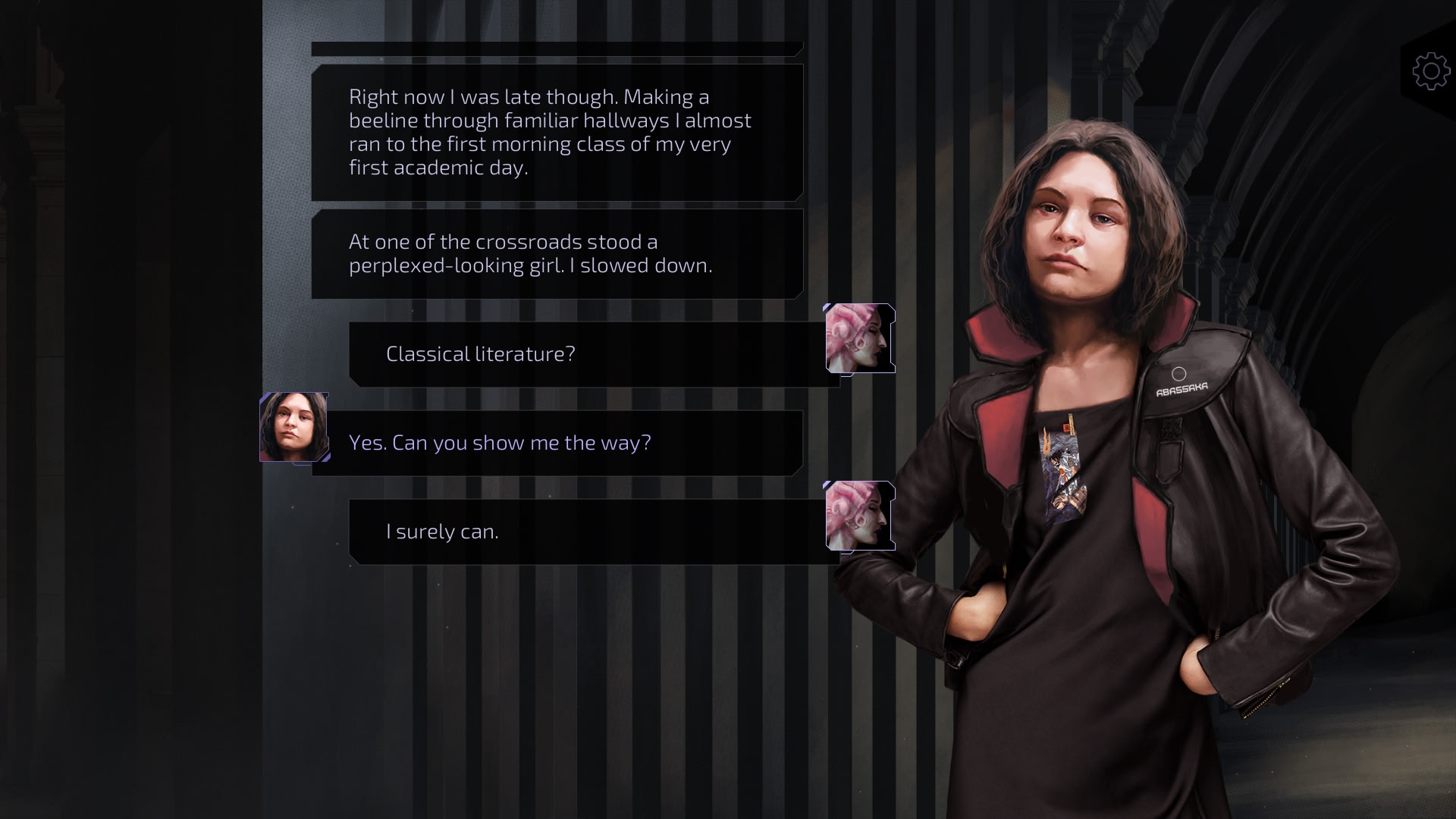The image size is (1456, 819).
Task: Open the gear settings menu
Action: tap(1430, 71)
